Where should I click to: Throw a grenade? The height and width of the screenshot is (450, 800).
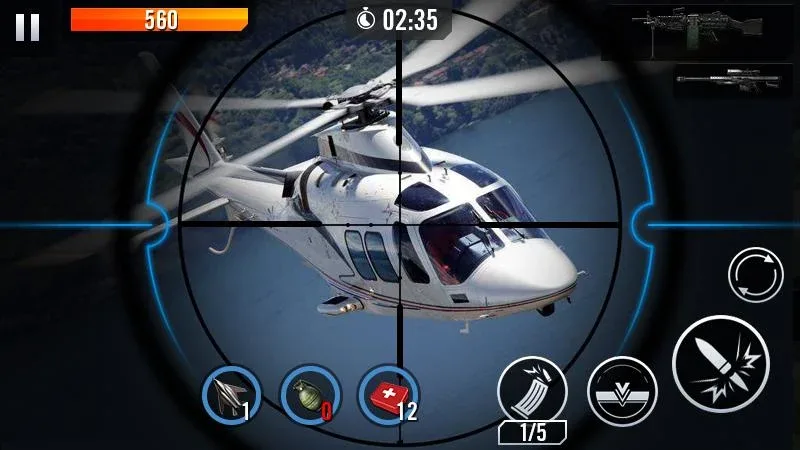point(307,393)
